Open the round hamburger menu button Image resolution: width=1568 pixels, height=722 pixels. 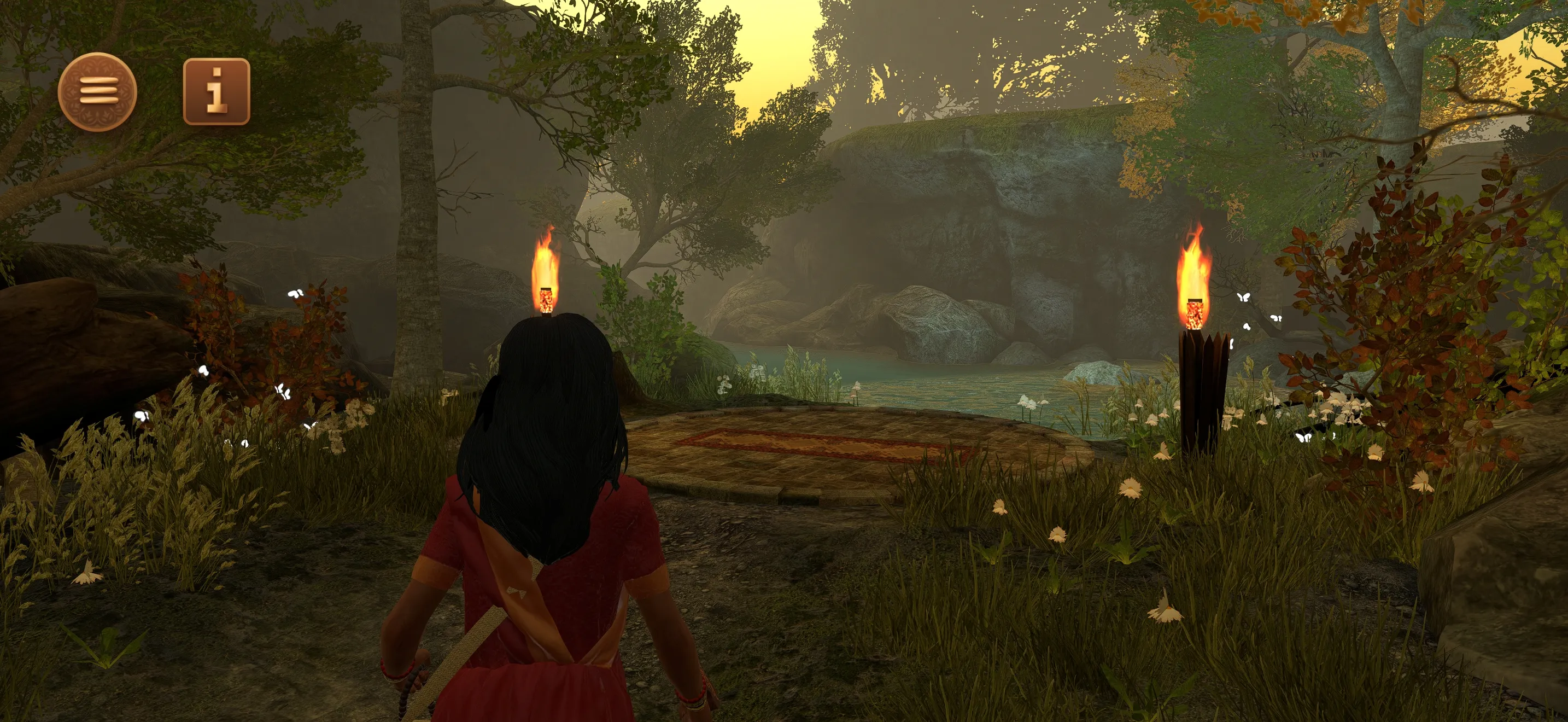tap(97, 92)
